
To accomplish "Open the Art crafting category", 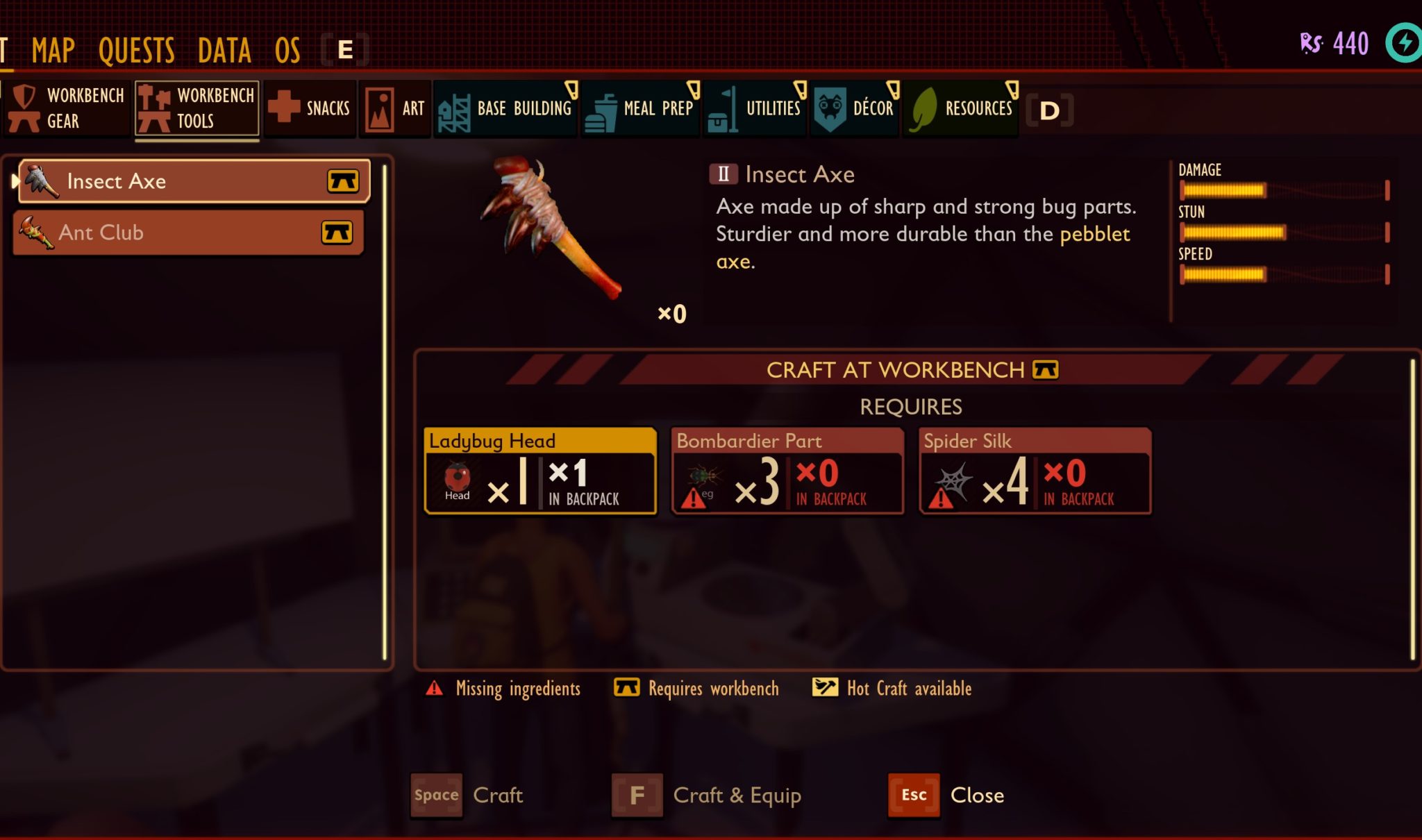I will click(396, 108).
